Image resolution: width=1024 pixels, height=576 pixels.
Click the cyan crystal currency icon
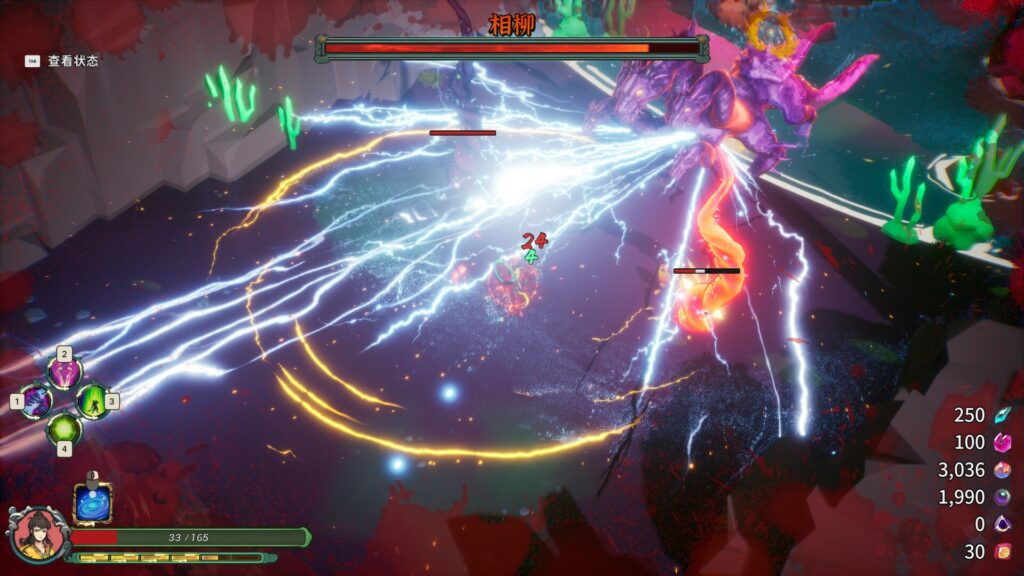1001,416
